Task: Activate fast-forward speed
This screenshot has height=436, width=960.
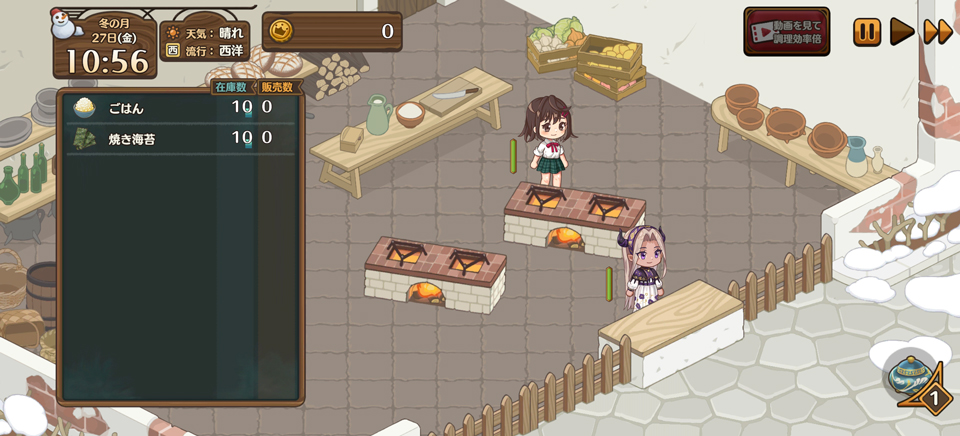Action: 937,32
